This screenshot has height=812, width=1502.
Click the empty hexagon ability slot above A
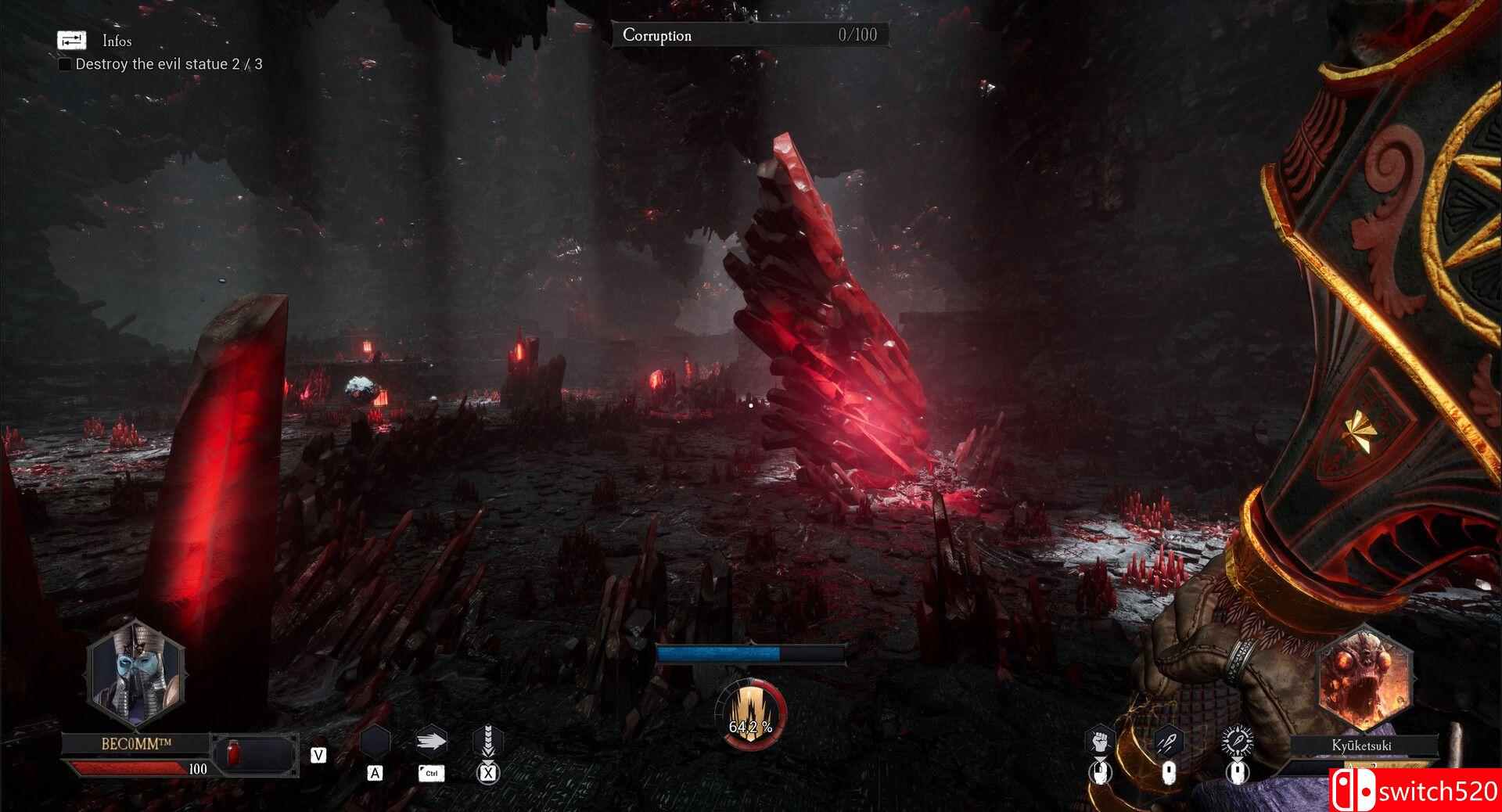376,739
